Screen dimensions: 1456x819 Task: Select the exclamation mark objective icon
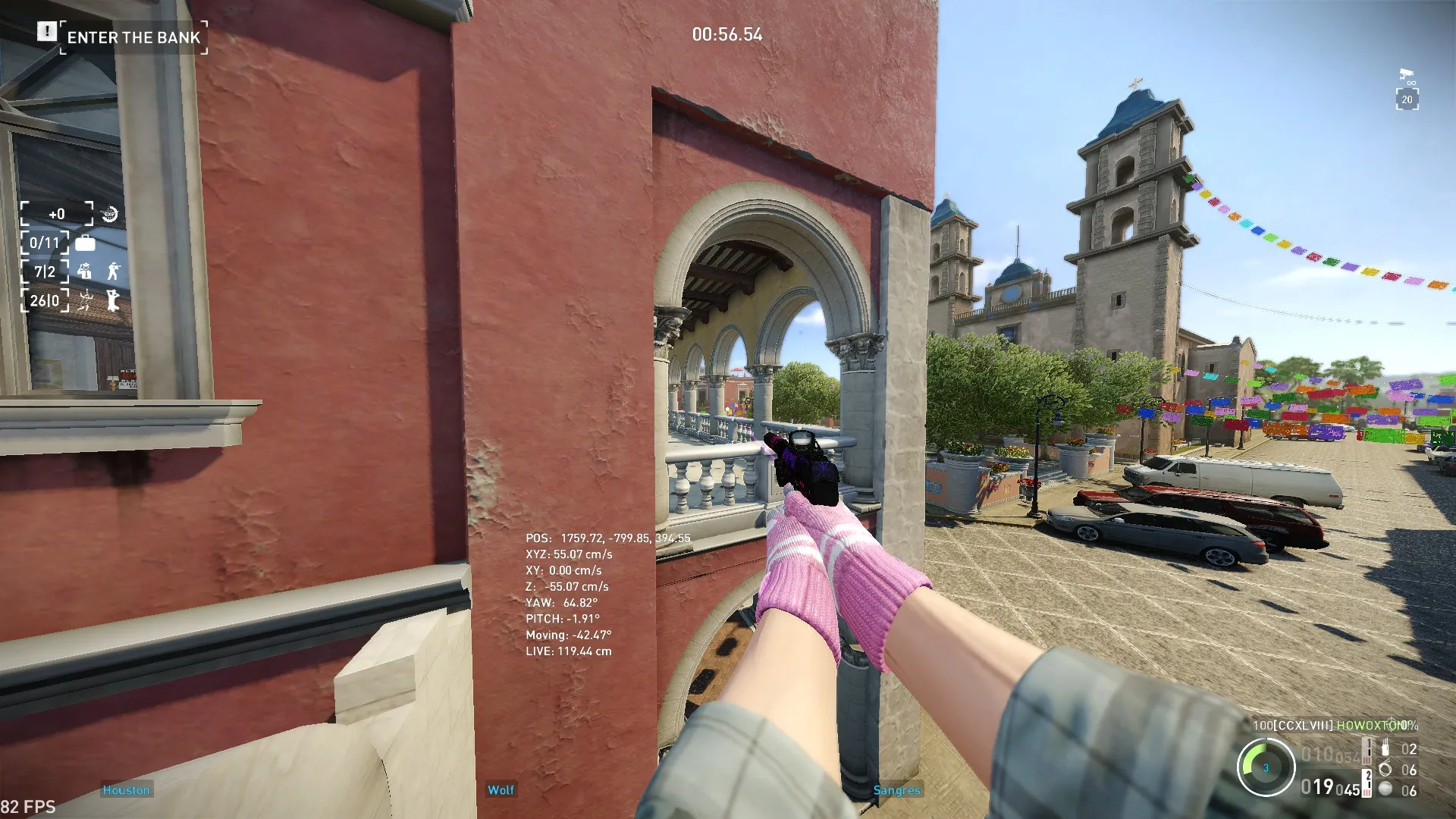point(47,33)
